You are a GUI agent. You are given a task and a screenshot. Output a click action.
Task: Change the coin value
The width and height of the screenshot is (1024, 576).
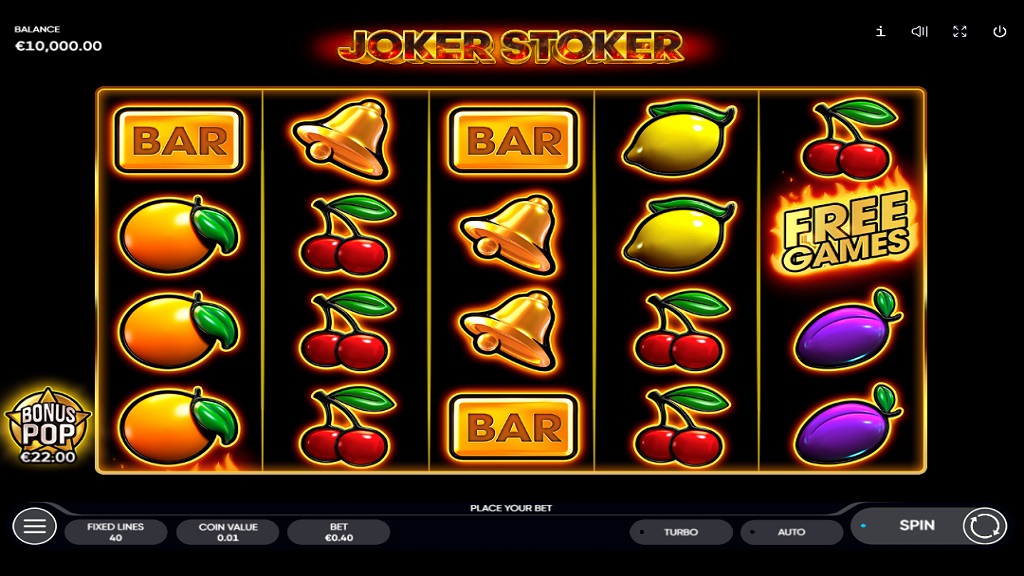(227, 532)
